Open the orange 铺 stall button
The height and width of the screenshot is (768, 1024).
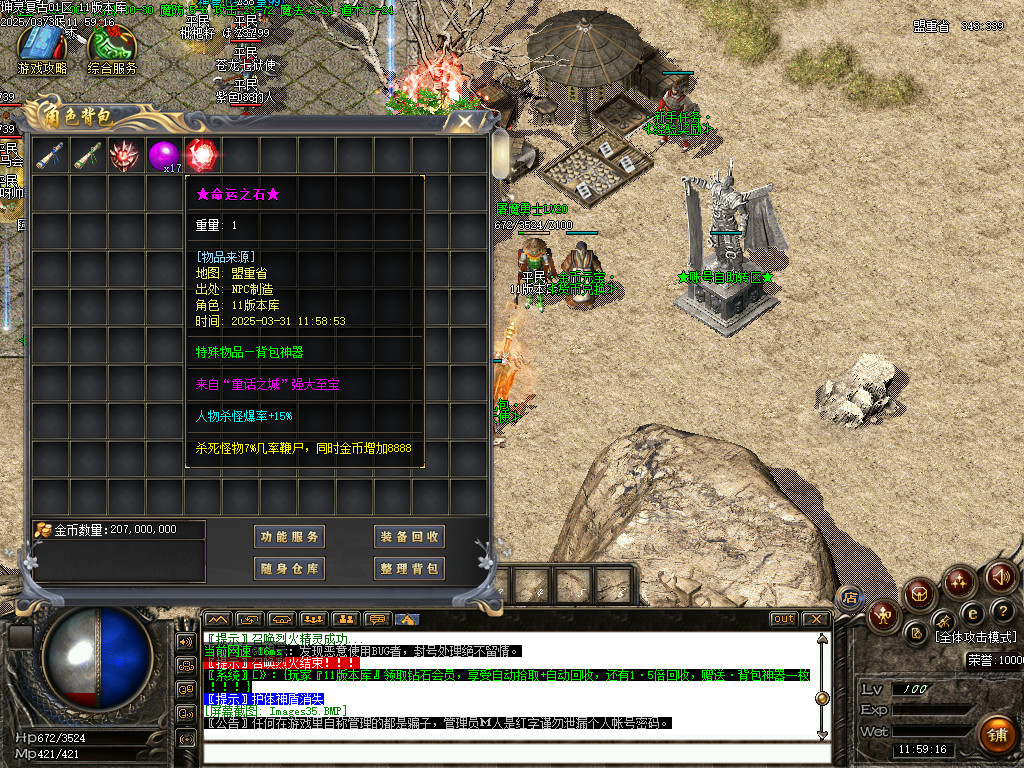pyautogui.click(x=995, y=735)
